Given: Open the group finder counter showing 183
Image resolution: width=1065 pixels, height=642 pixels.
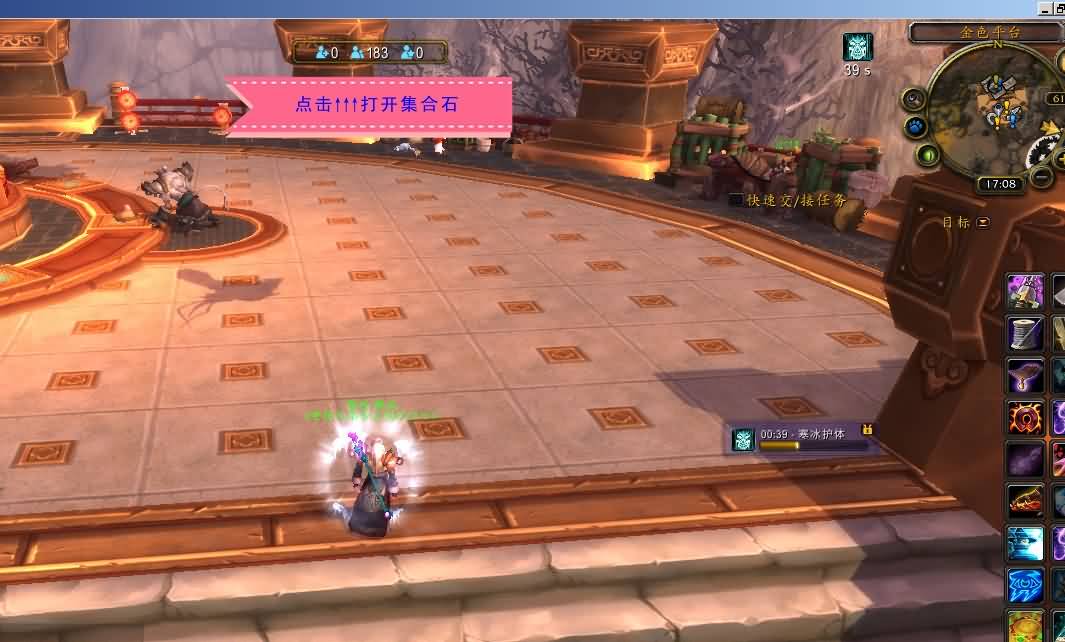Looking at the screenshot, I should [368, 53].
